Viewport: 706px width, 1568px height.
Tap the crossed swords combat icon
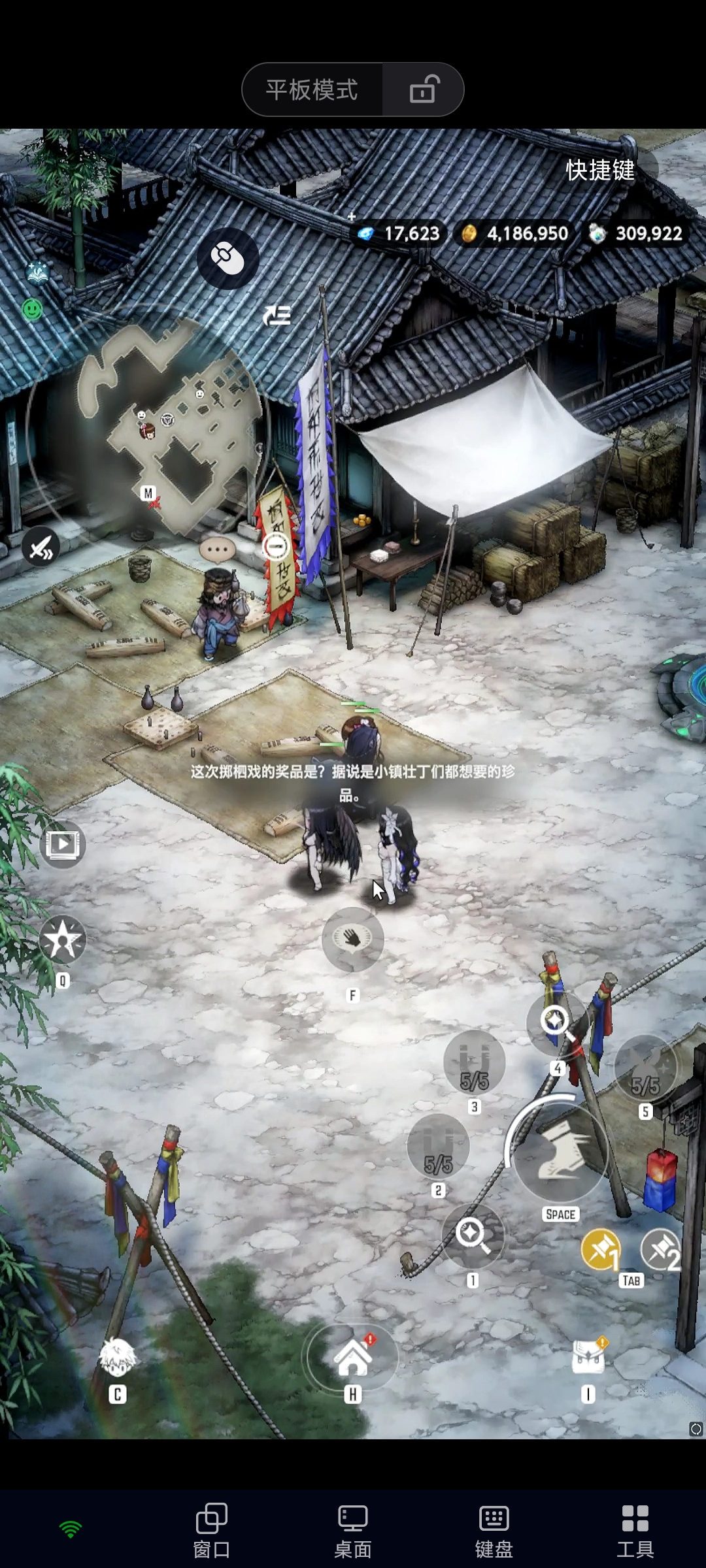41,546
